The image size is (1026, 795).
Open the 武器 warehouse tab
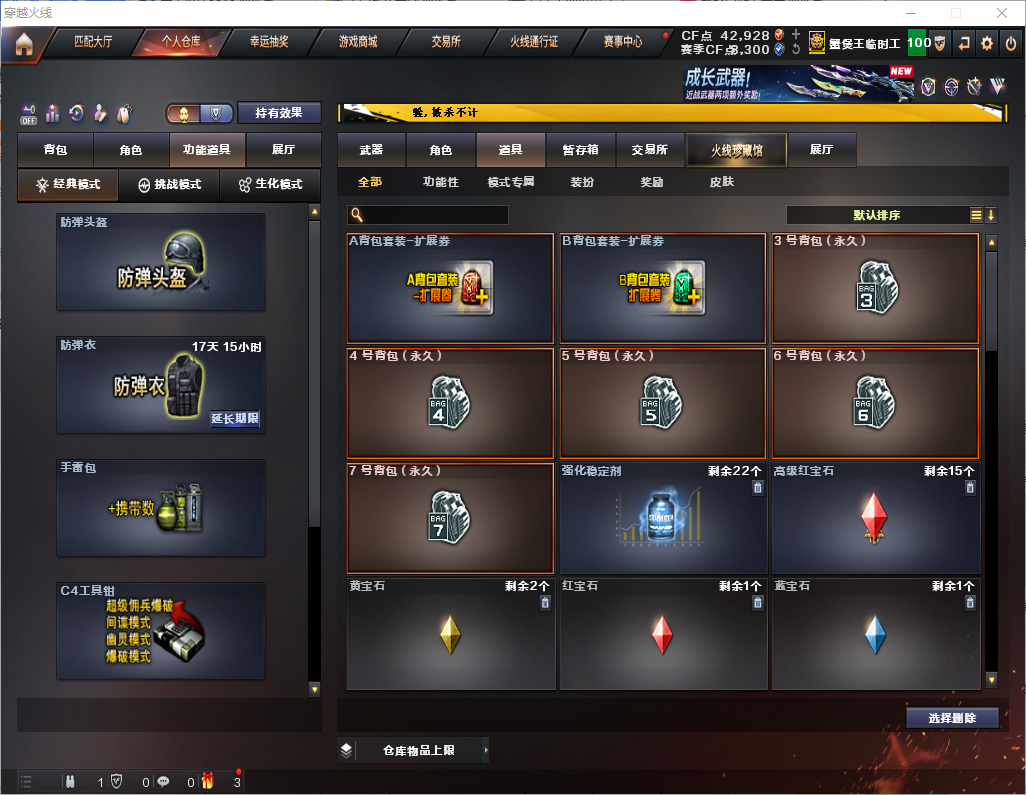(371, 150)
